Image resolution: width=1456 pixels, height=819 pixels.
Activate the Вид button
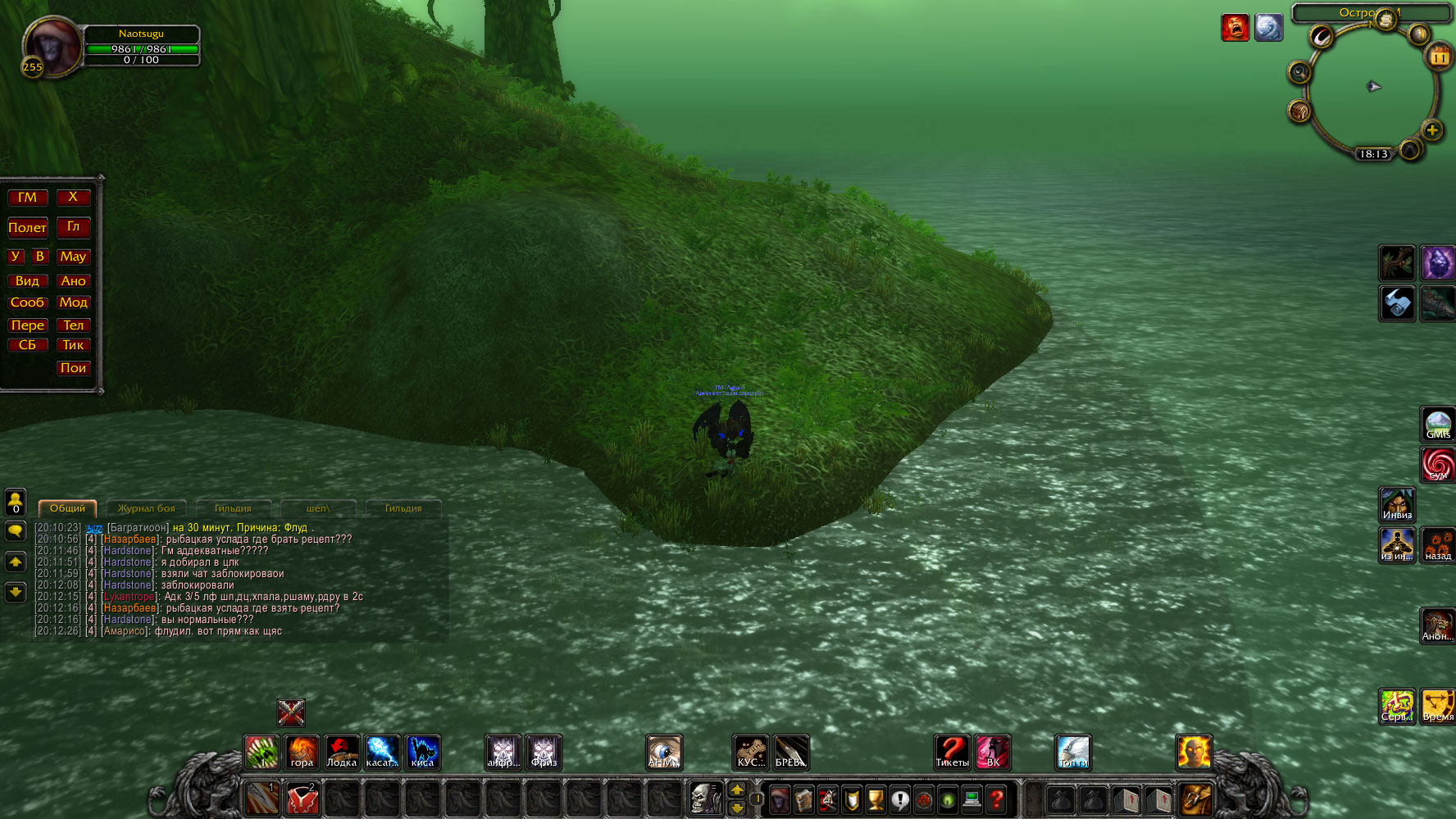click(27, 280)
